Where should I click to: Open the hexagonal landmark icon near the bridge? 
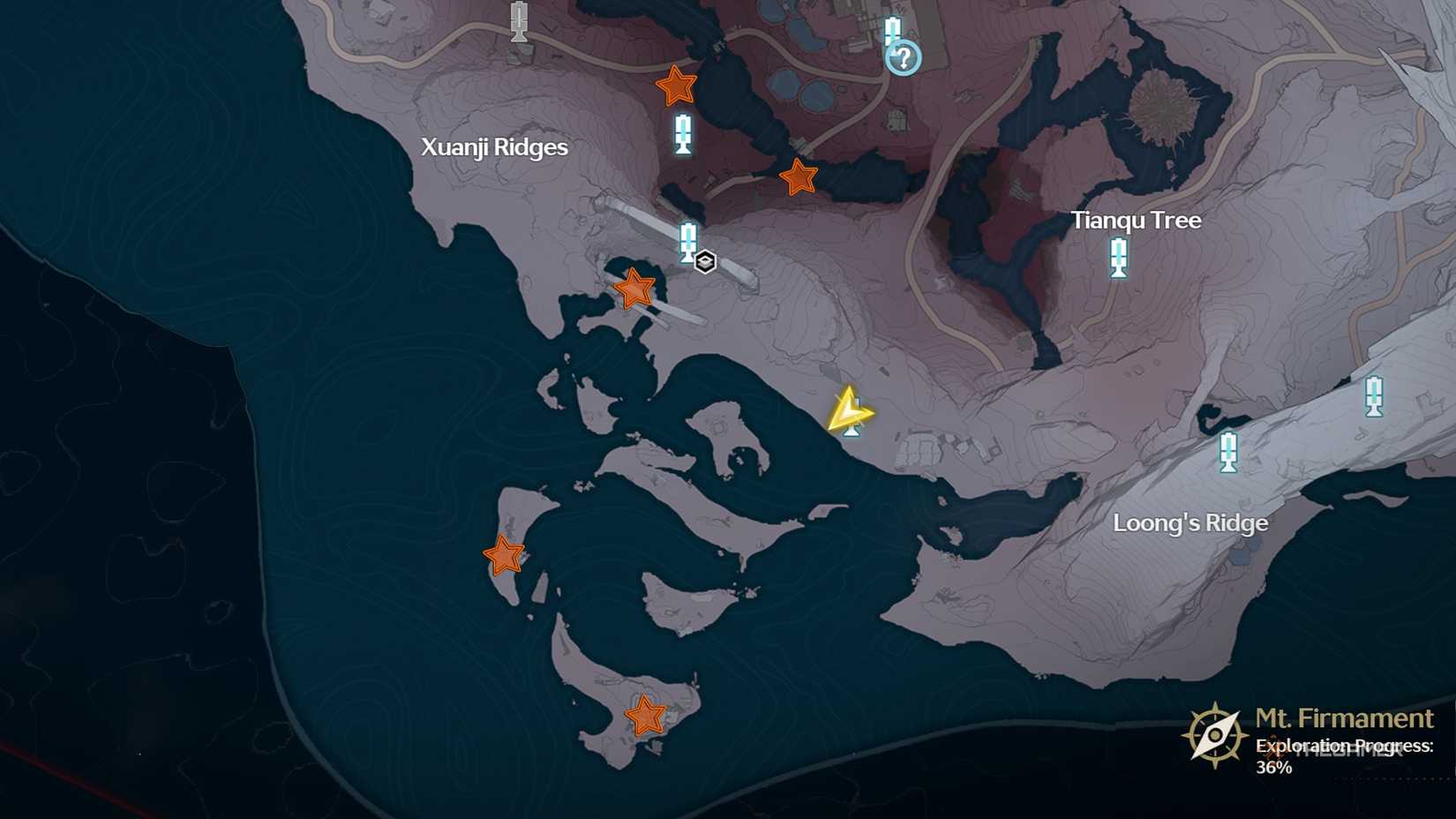(704, 261)
